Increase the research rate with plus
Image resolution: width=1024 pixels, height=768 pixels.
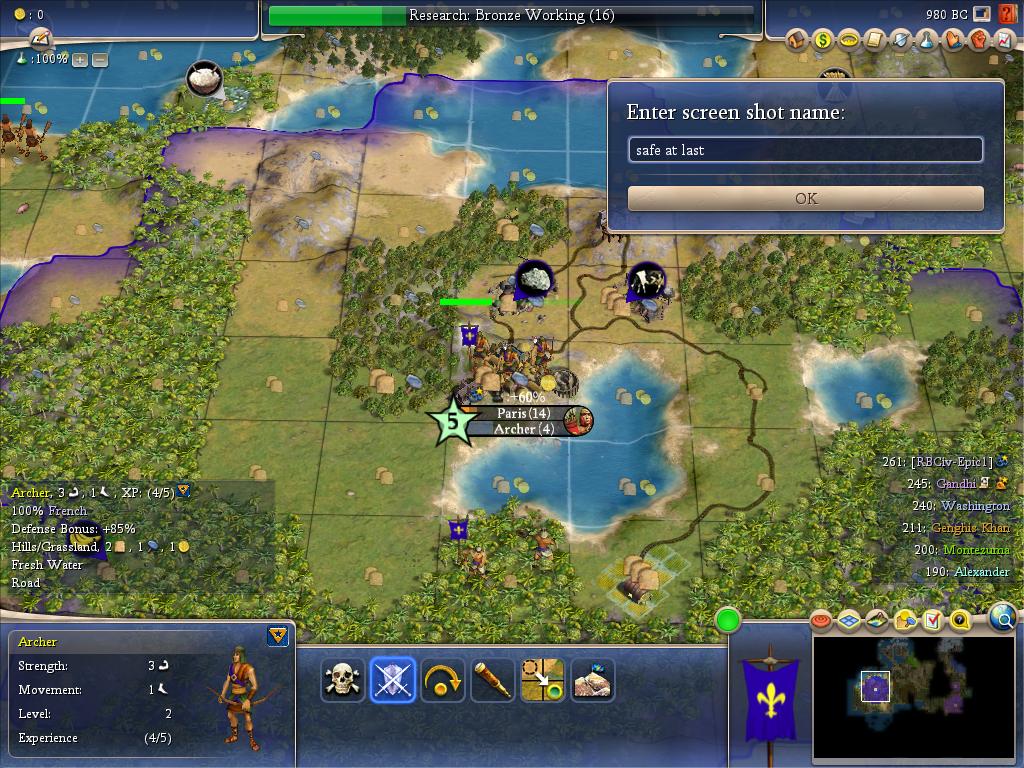click(80, 60)
